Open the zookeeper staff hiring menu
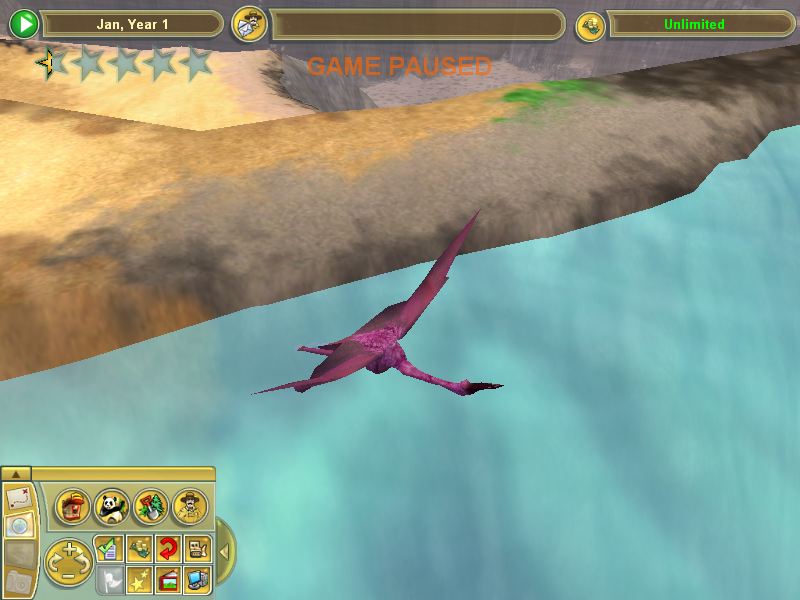The height and width of the screenshot is (600, 800). click(188, 507)
